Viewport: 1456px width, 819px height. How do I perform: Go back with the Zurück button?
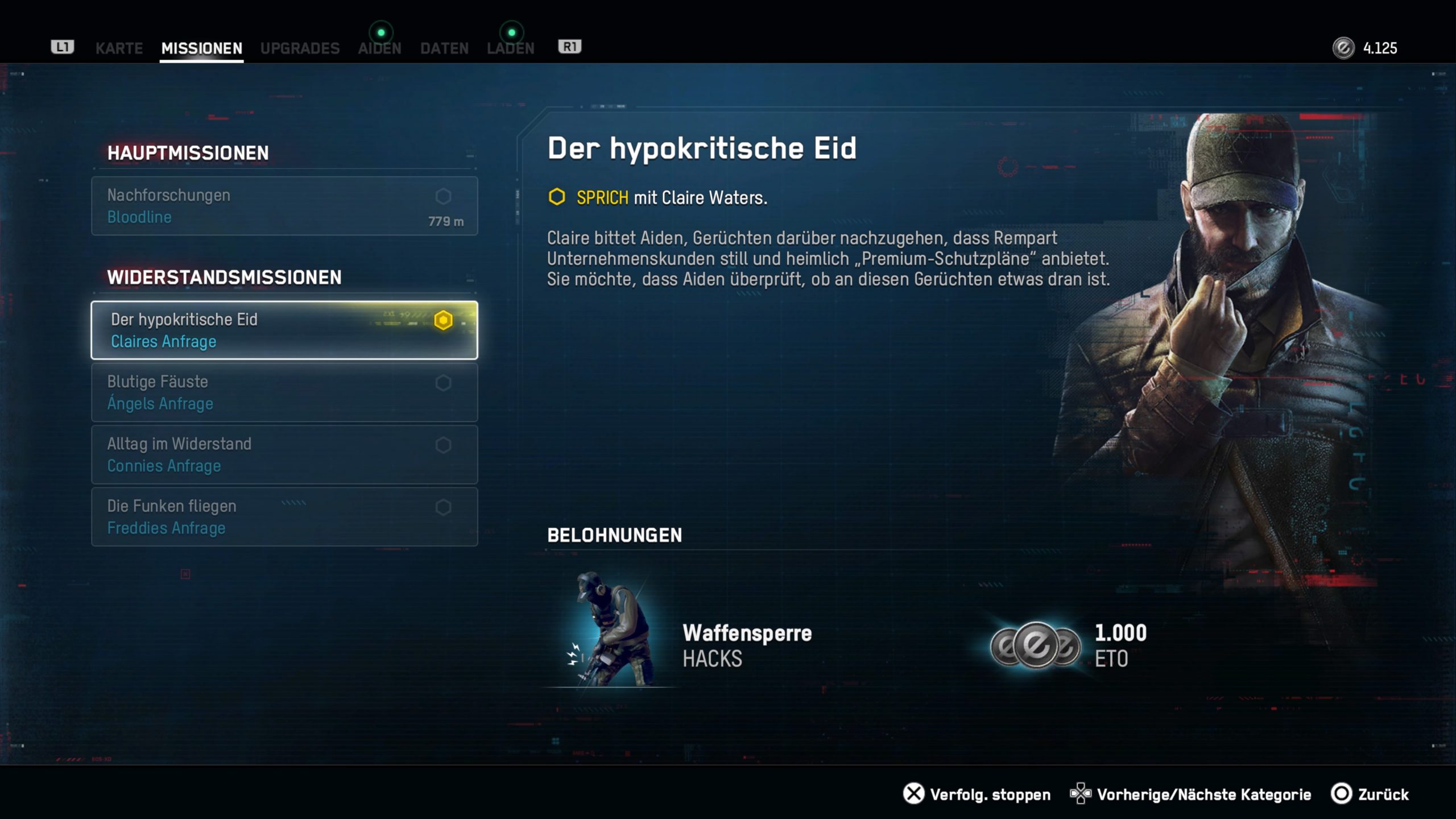point(1370,794)
